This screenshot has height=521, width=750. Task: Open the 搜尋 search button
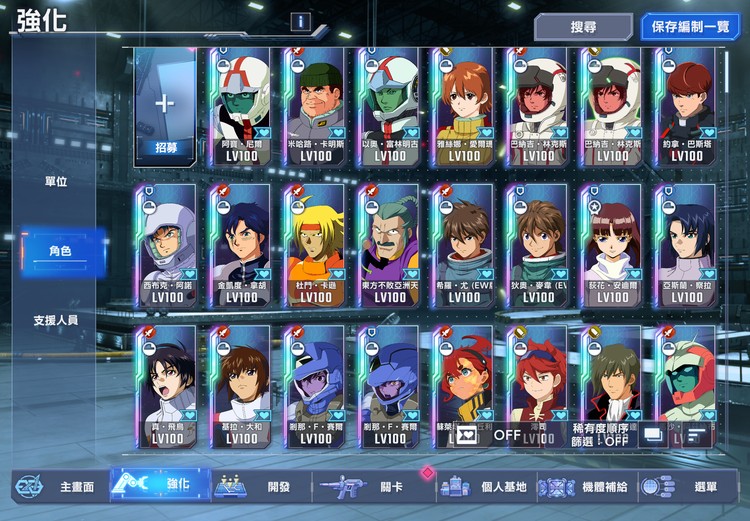[582, 27]
